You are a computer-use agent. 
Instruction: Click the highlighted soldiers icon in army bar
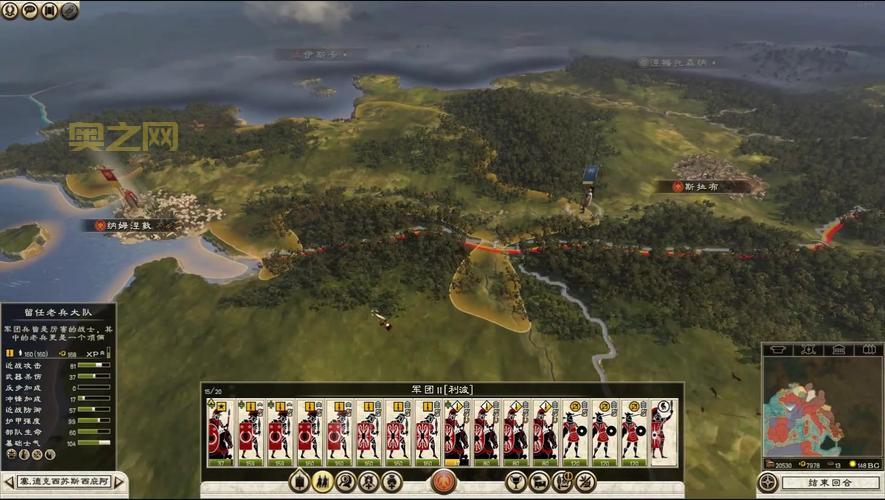[321, 482]
